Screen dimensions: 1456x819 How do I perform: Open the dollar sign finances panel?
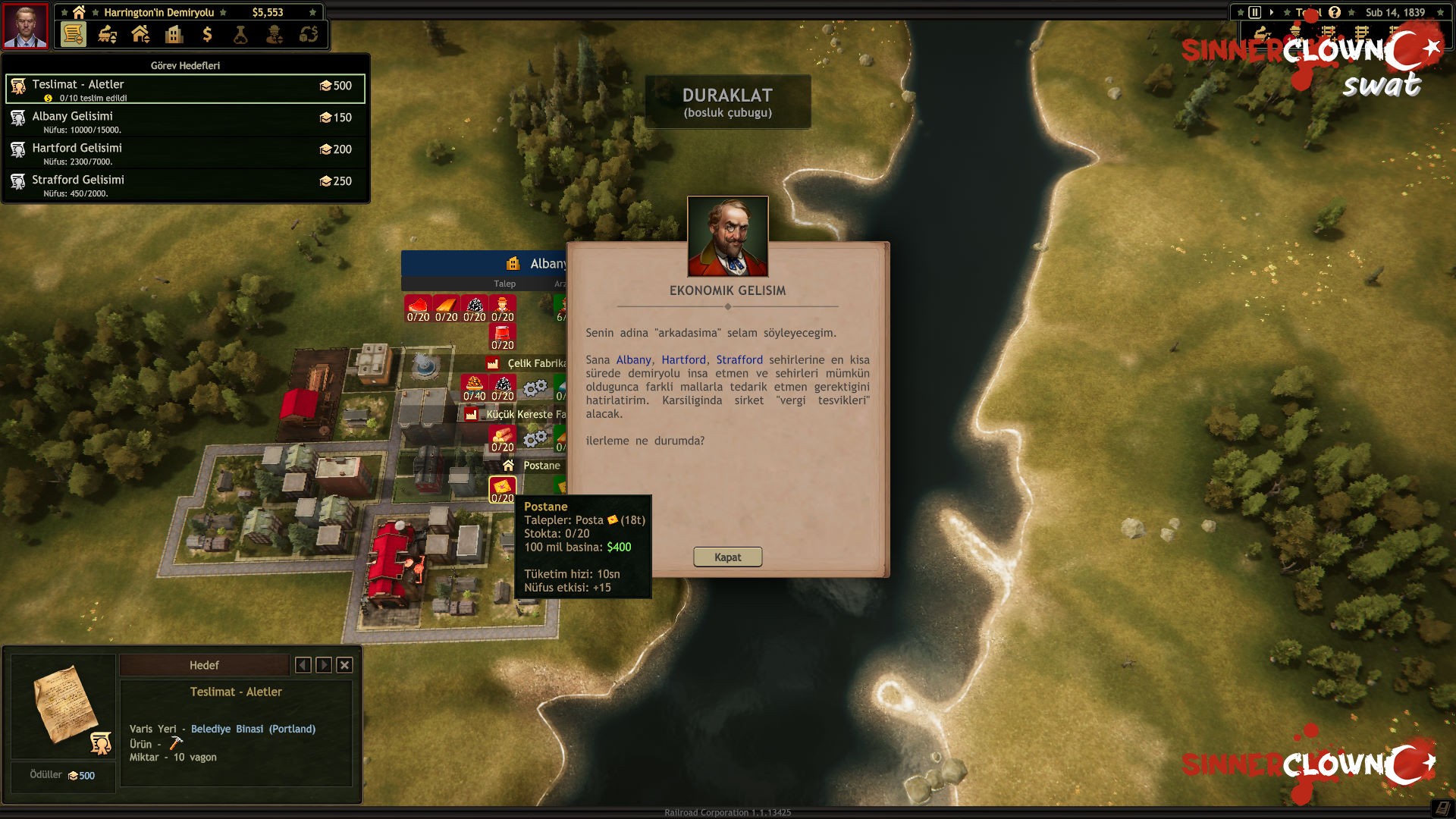pyautogui.click(x=207, y=34)
